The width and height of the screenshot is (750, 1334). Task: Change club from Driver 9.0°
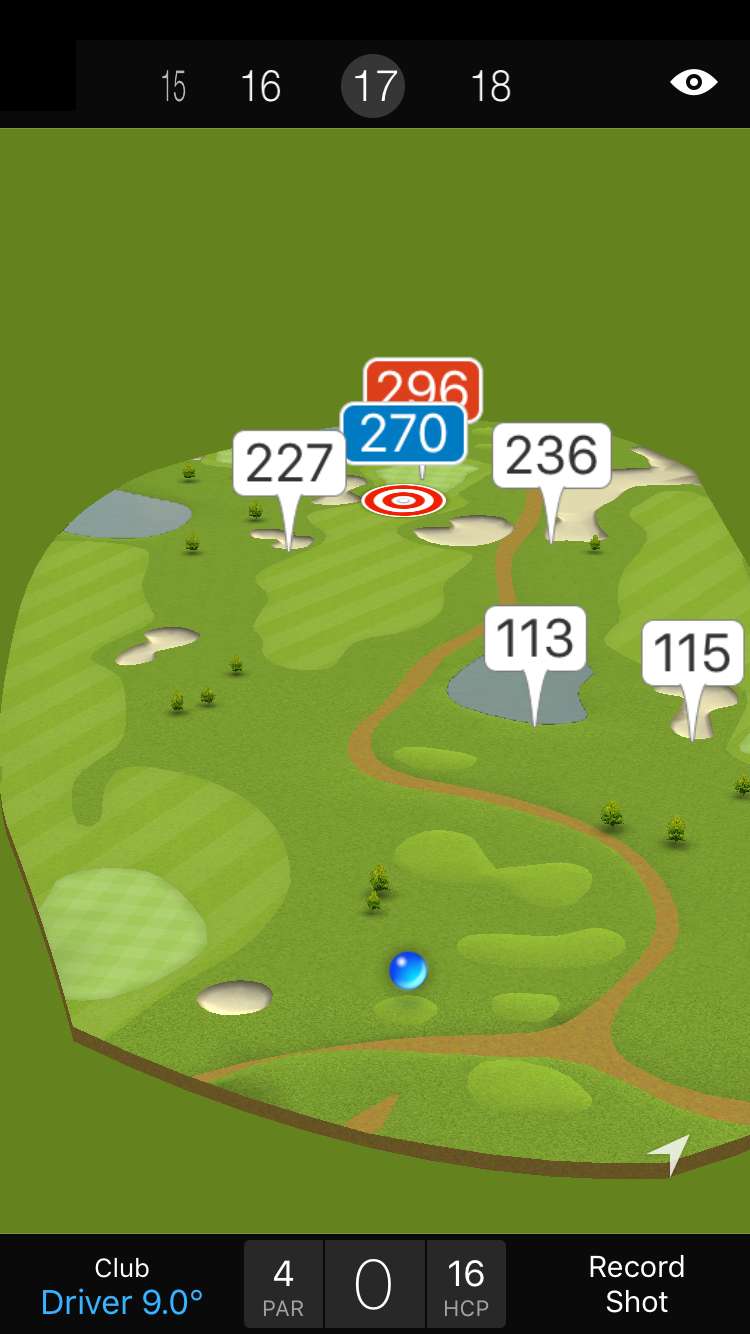122,1286
